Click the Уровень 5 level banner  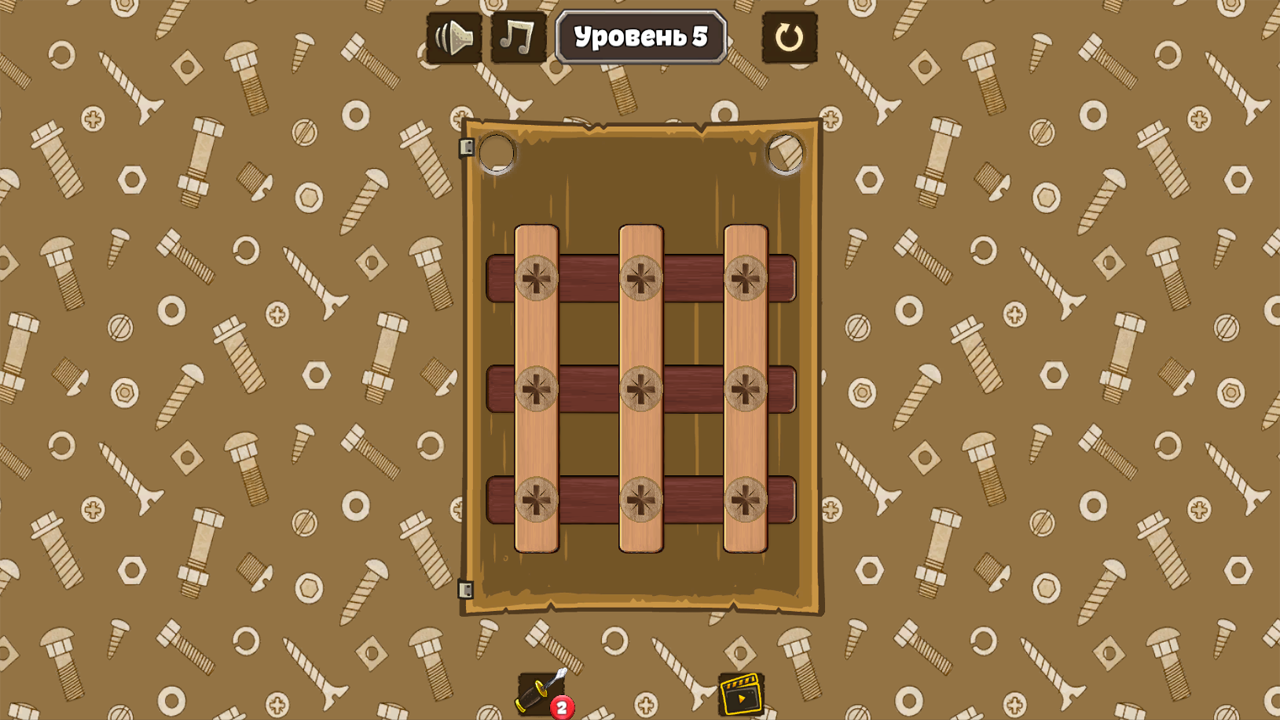(x=640, y=37)
